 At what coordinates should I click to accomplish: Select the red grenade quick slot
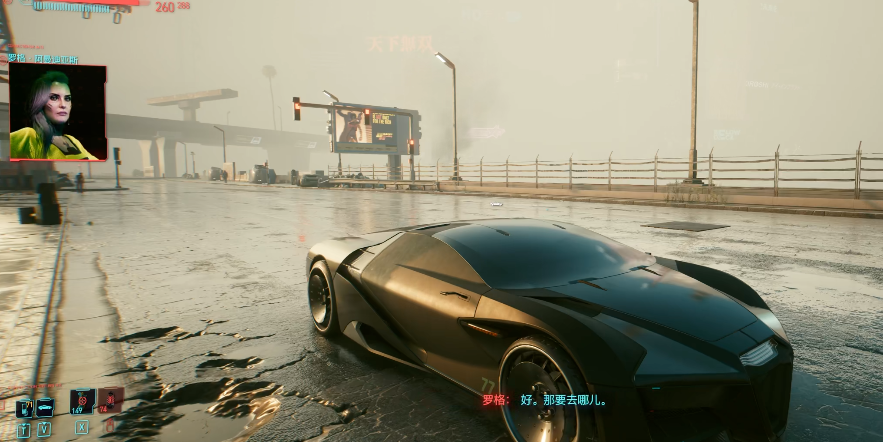[110, 400]
